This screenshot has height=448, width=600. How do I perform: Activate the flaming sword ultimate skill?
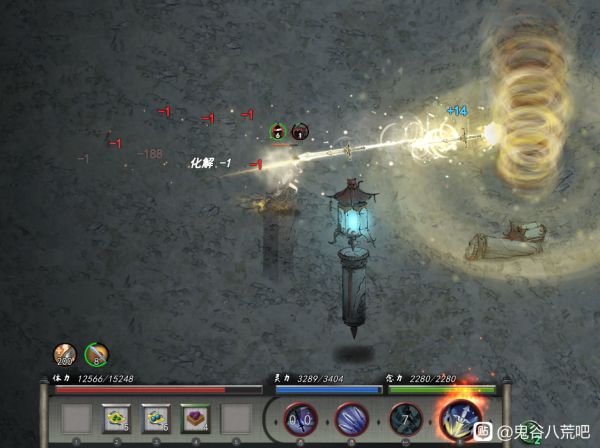(x=460, y=416)
